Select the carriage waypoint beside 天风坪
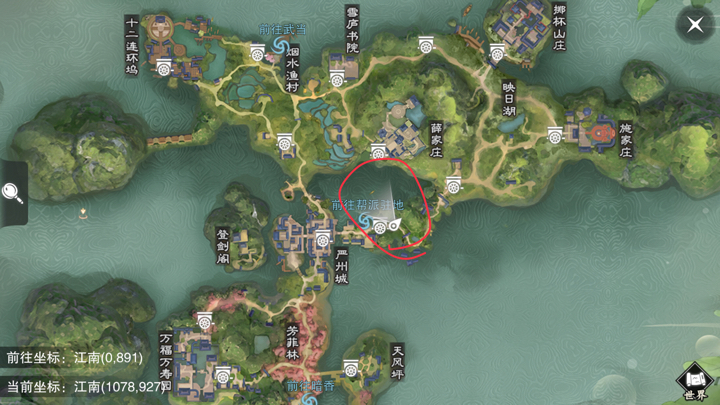Viewport: 720px width, 405px height. tap(351, 369)
